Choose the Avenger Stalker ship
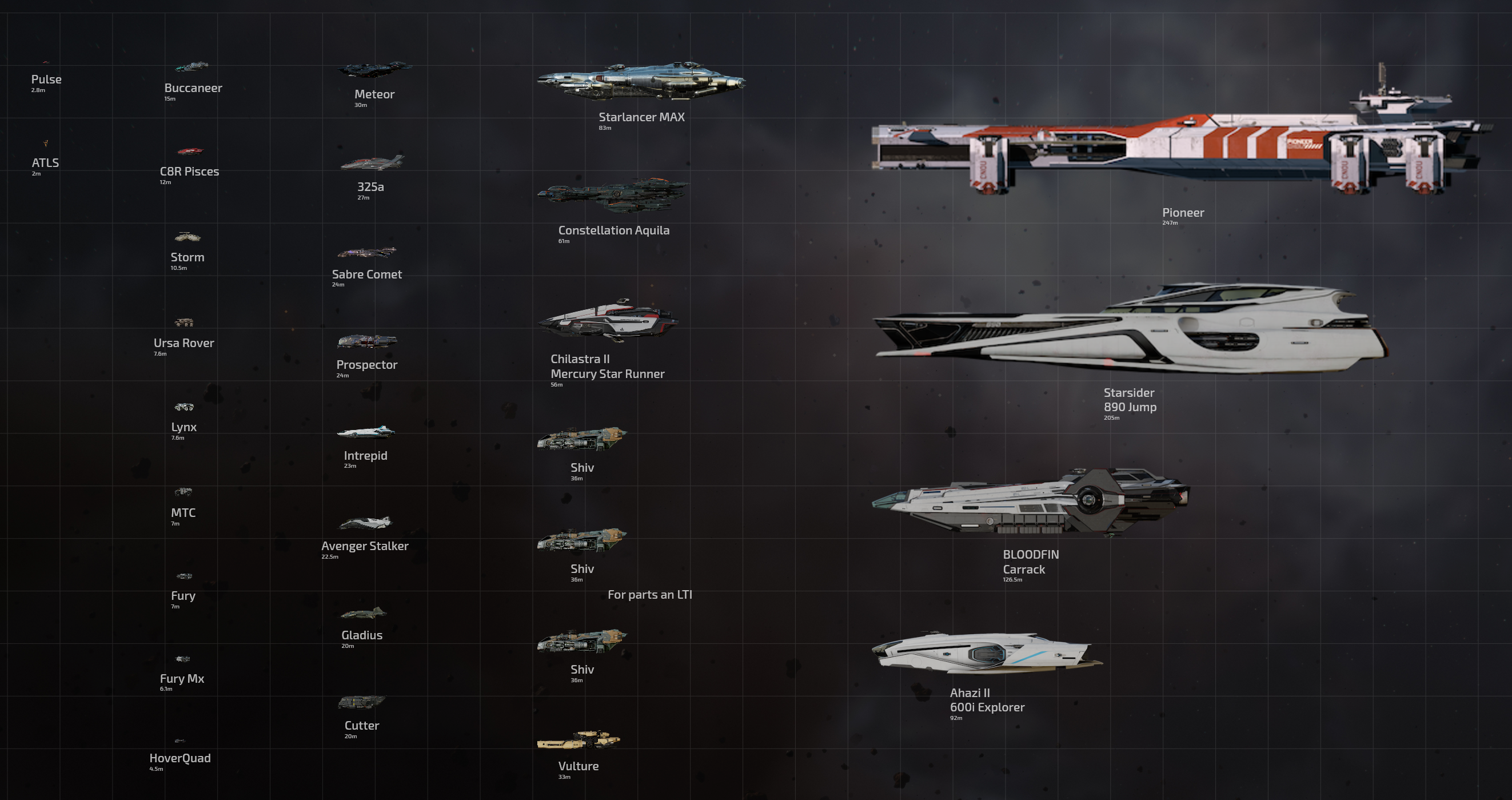The image size is (1512, 800). (x=365, y=523)
